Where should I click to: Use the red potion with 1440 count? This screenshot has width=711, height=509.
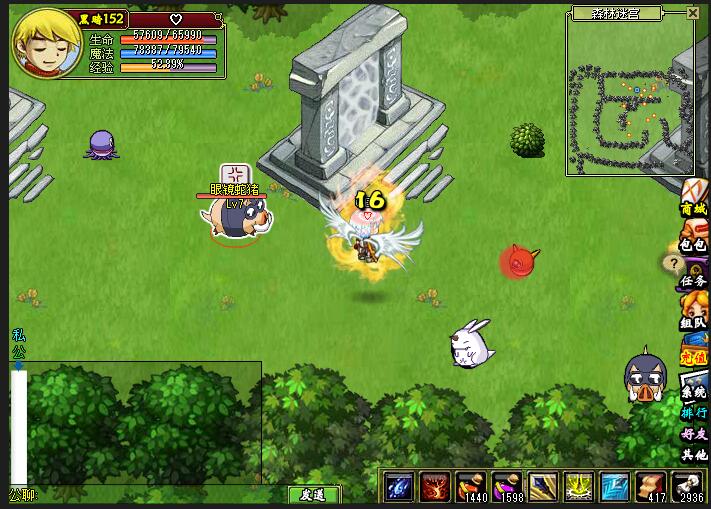click(x=472, y=485)
